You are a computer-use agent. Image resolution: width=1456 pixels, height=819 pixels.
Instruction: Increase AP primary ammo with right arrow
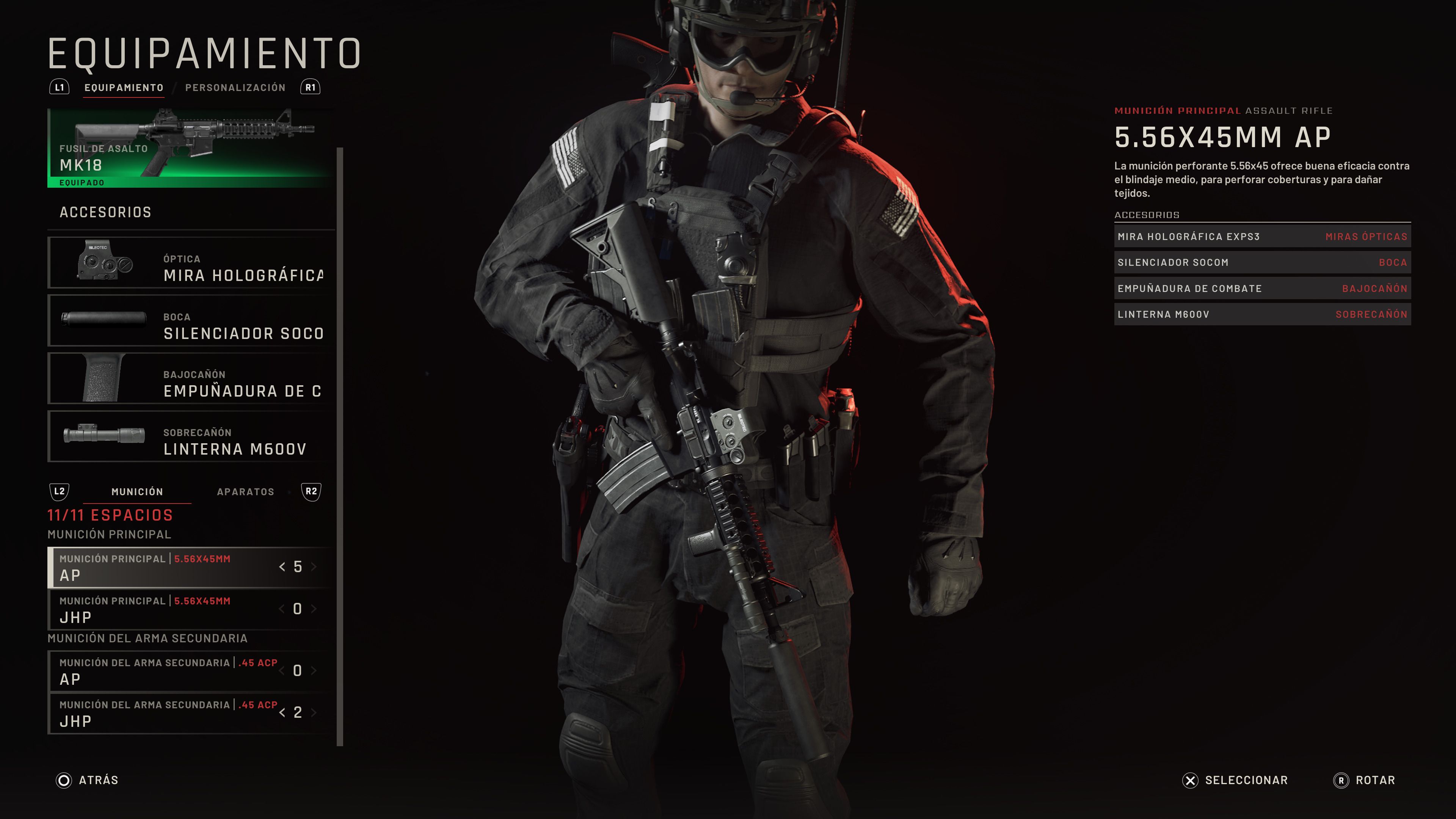(315, 567)
